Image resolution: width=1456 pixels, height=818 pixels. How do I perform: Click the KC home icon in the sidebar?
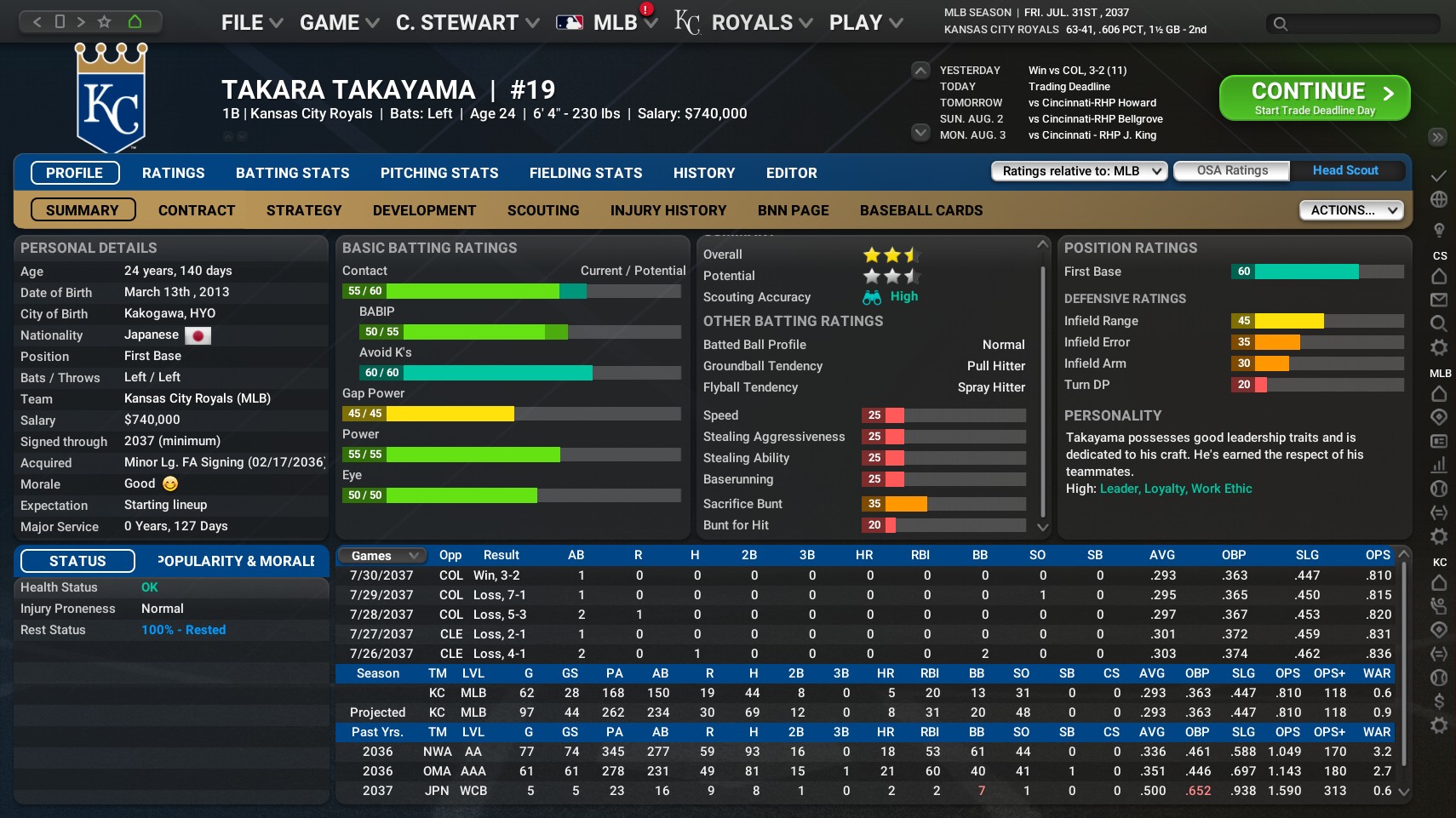(1439, 583)
